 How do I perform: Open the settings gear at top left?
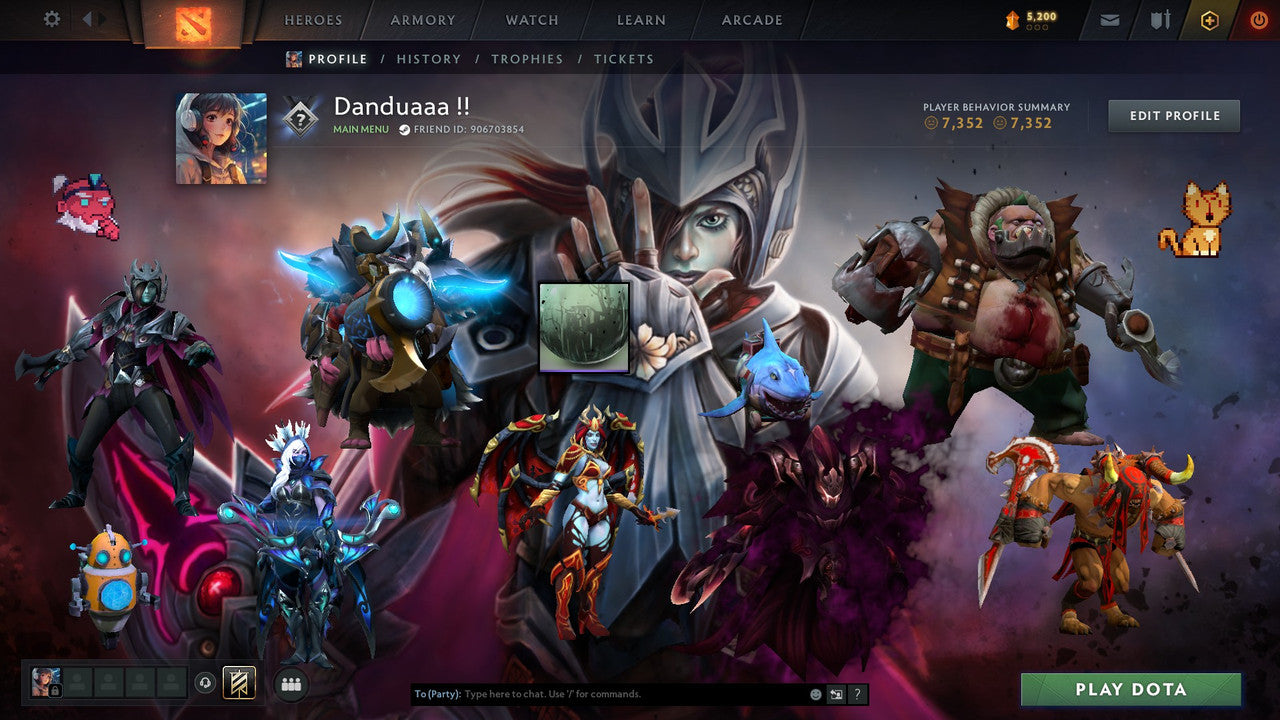click(51, 18)
